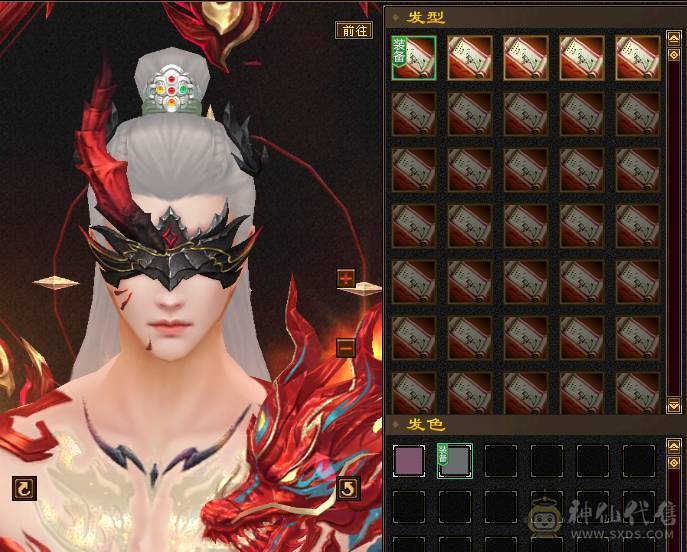Zoom in with the plus button
The width and height of the screenshot is (687, 552).
pyautogui.click(x=346, y=278)
